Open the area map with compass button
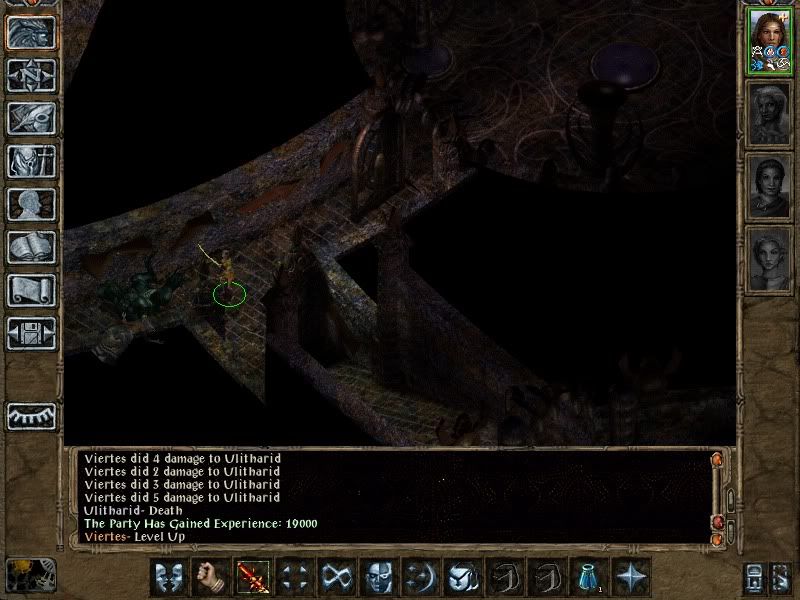Viewport: 800px width, 600px height. [31, 75]
